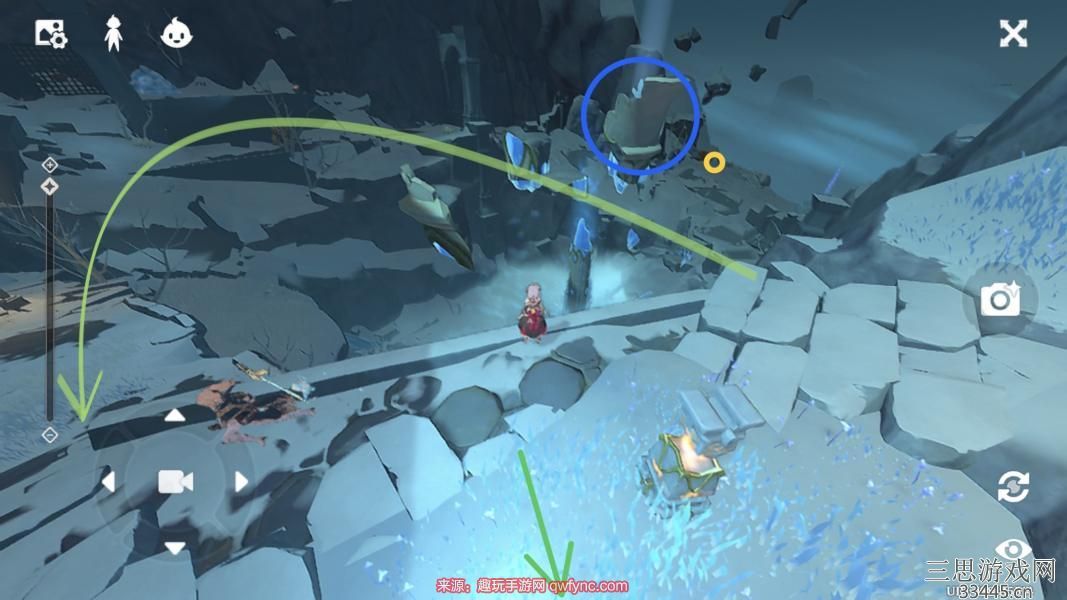Image resolution: width=1067 pixels, height=600 pixels.
Task: Click the circular arrows switch button
Action: pos(1013,487)
